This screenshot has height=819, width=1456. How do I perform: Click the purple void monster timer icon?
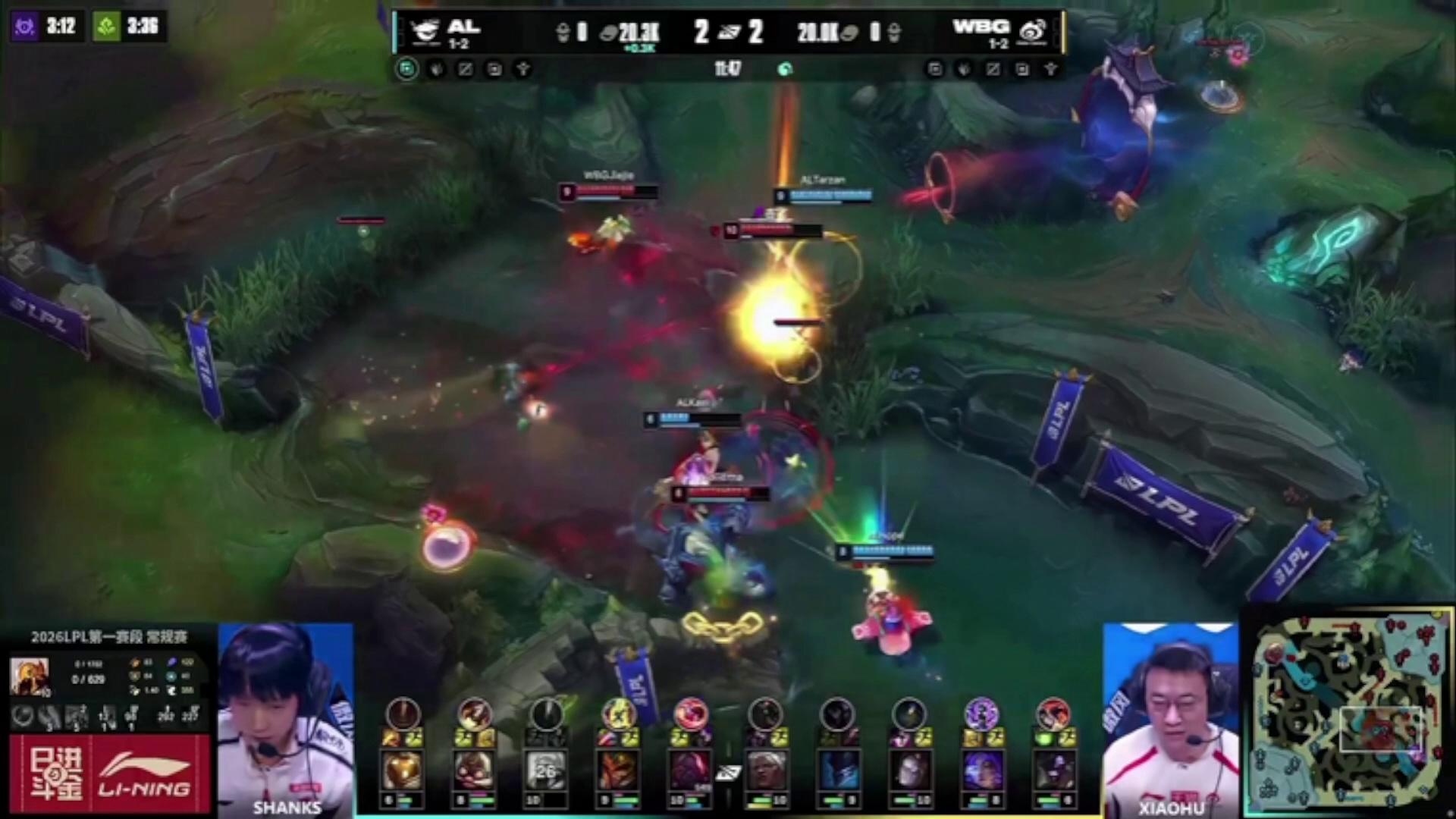[x=24, y=27]
